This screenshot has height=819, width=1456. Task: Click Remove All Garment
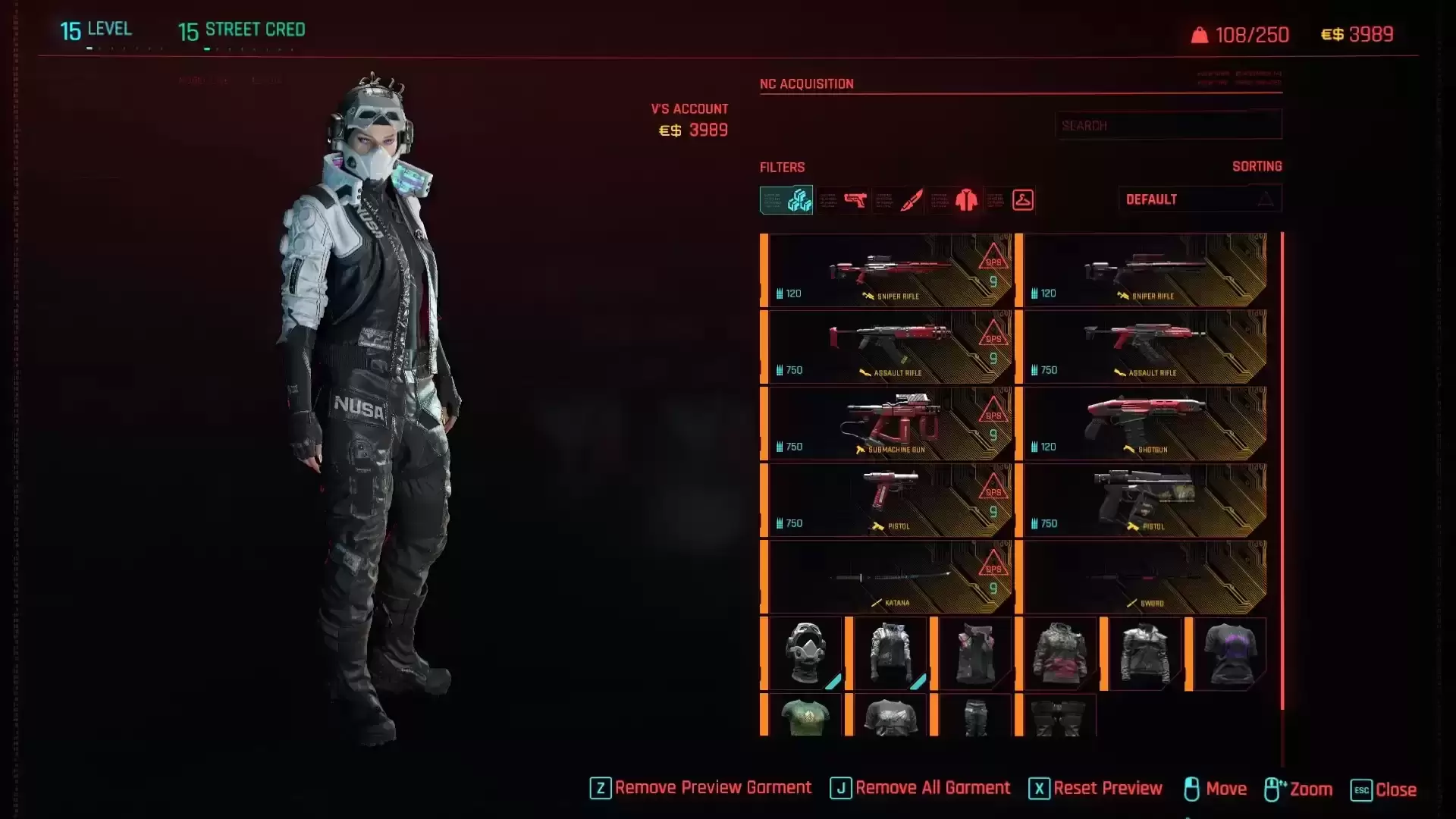pos(921,789)
